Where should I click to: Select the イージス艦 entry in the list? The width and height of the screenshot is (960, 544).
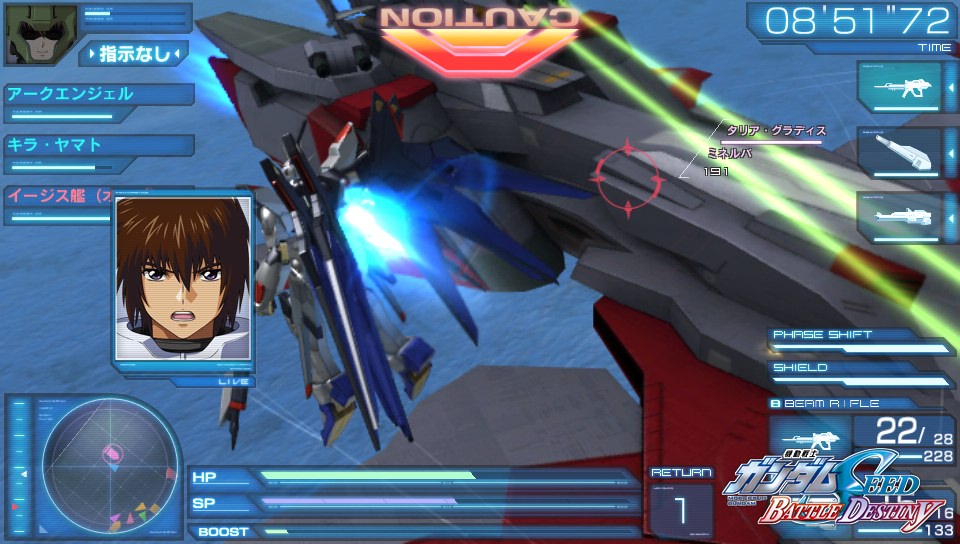tap(58, 194)
